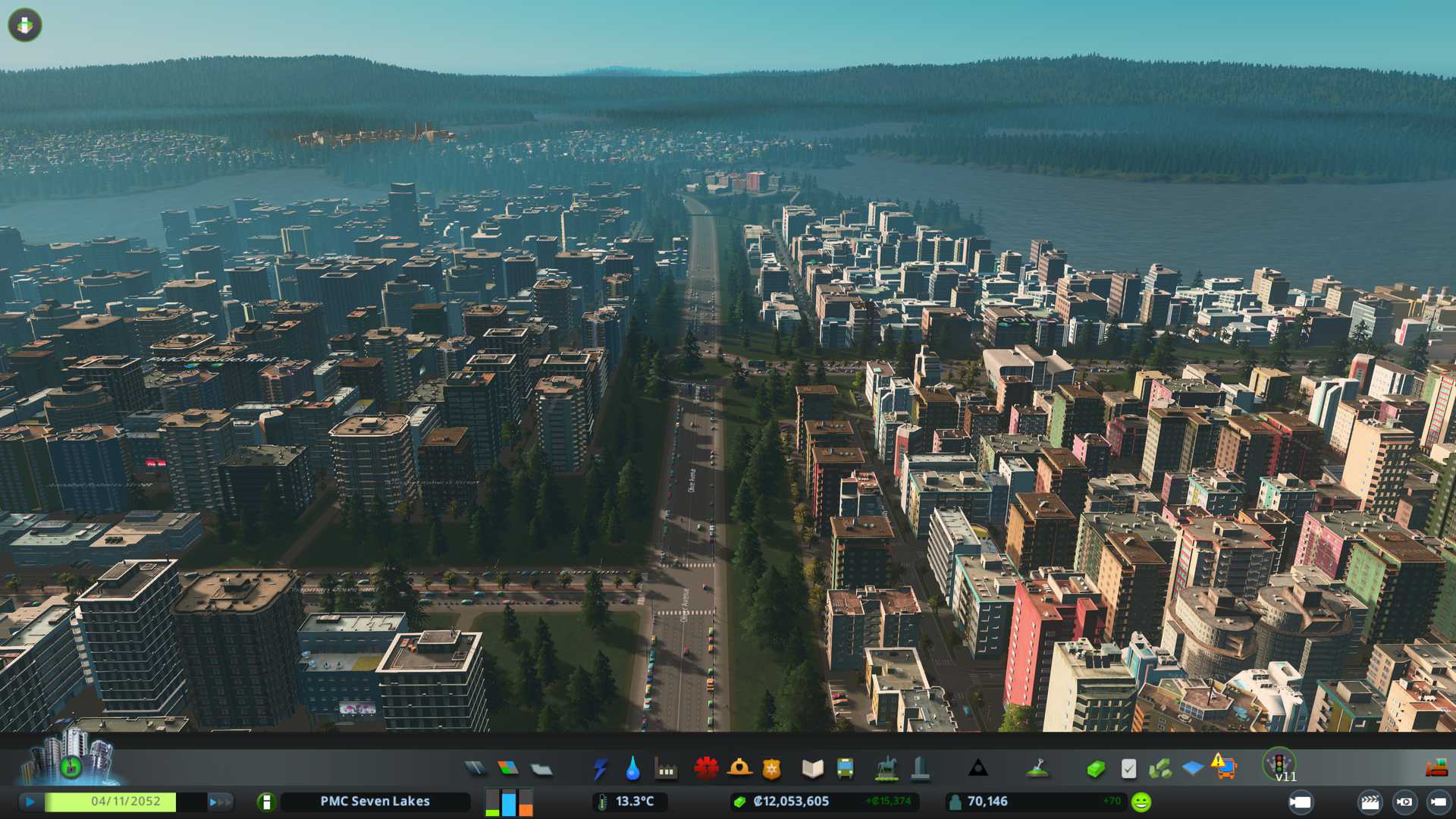Screen dimensions: 1456x819
Task: Open the Education book menu
Action: click(x=812, y=769)
